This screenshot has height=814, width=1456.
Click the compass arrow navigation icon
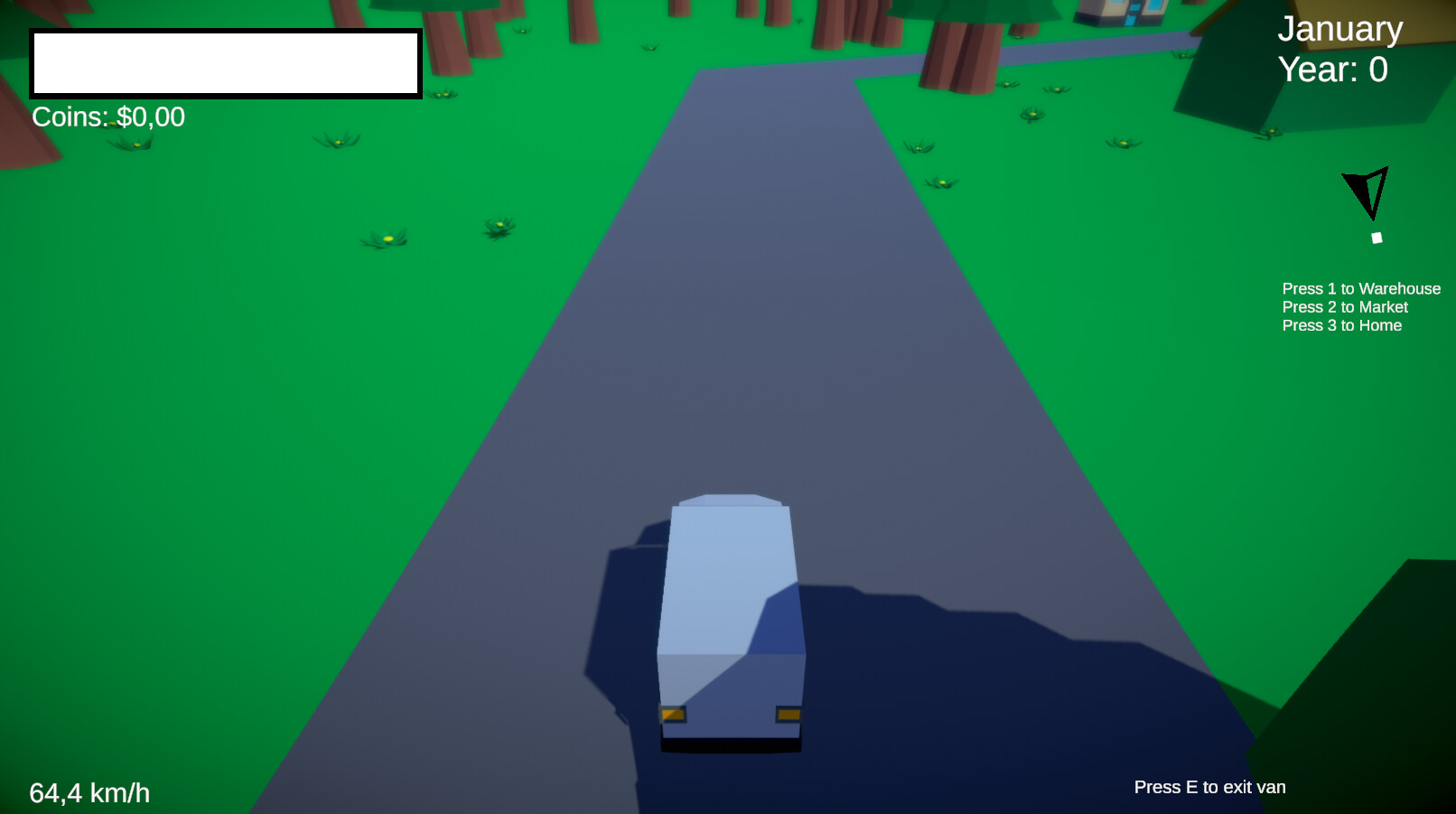coord(1365,192)
